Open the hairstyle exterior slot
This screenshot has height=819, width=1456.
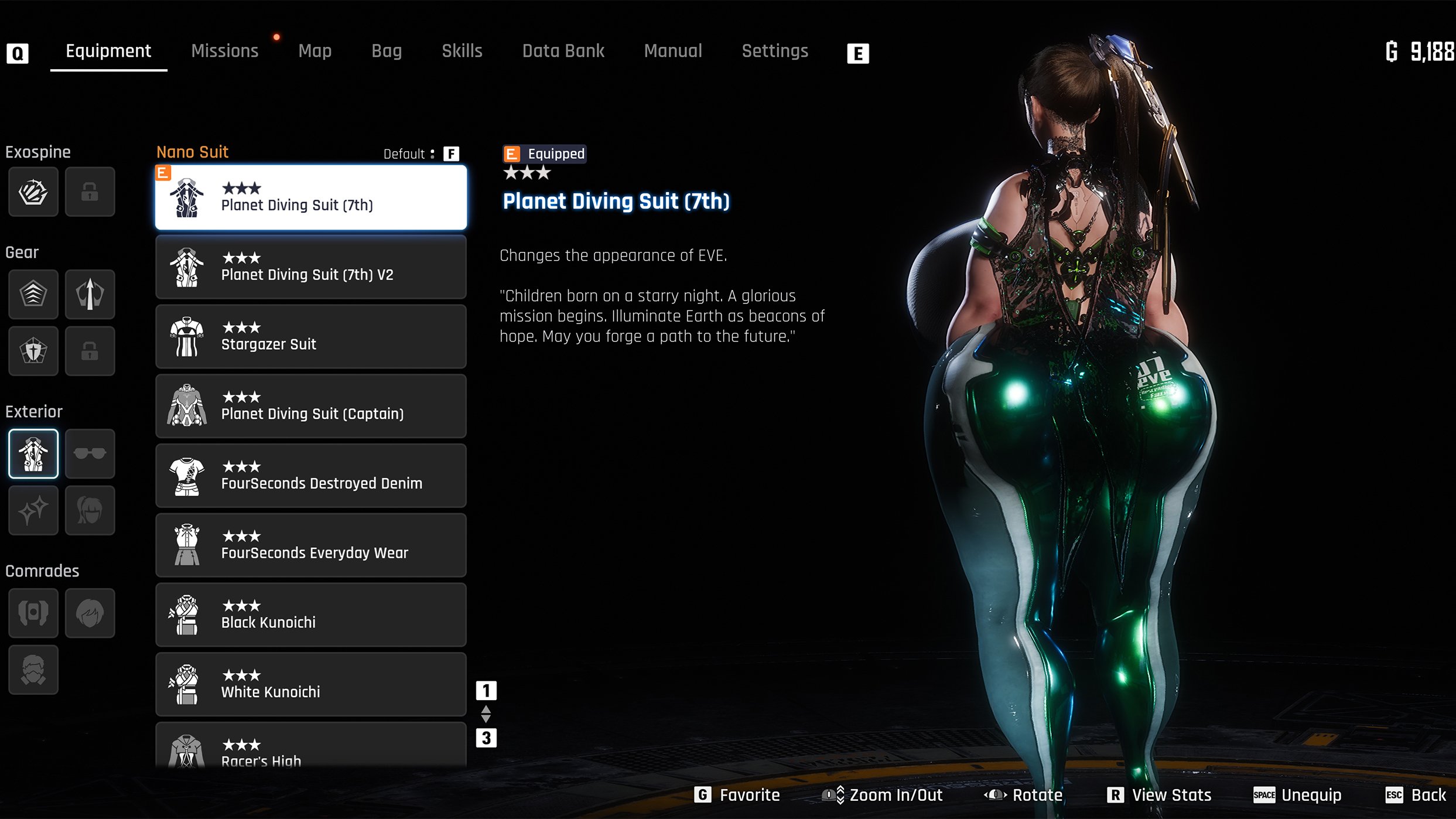(x=90, y=510)
